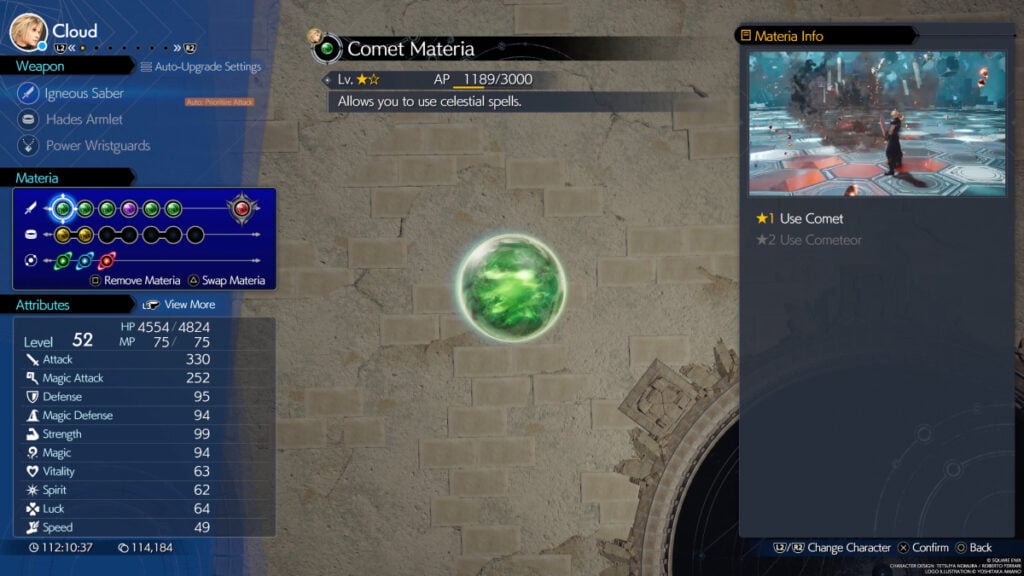Select the purple materia in the weapon row
1024x576 pixels.
129,209
